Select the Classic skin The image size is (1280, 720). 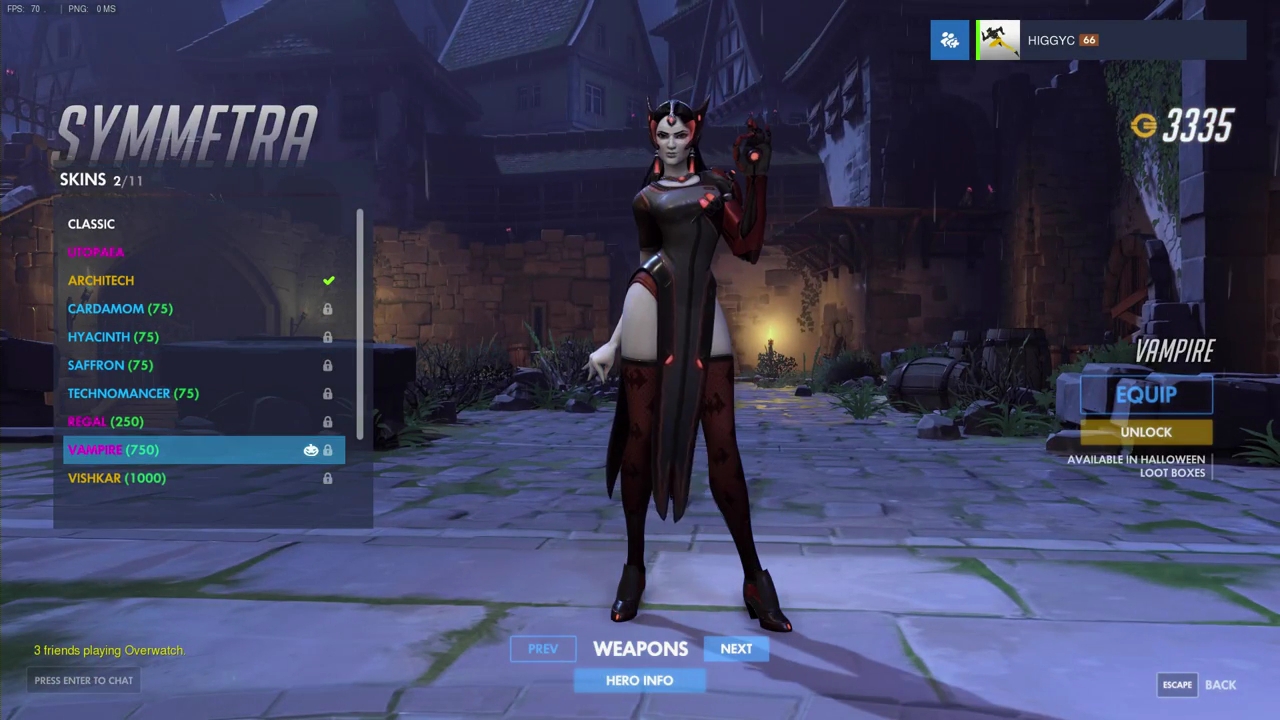pyautogui.click(x=92, y=224)
